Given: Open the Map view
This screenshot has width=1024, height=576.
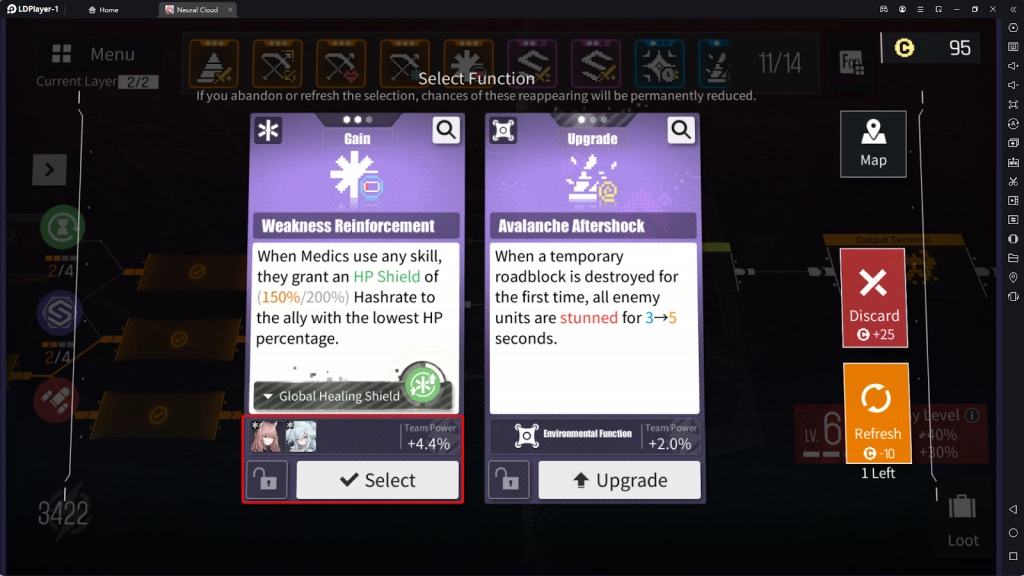Looking at the screenshot, I should pyautogui.click(x=873, y=144).
